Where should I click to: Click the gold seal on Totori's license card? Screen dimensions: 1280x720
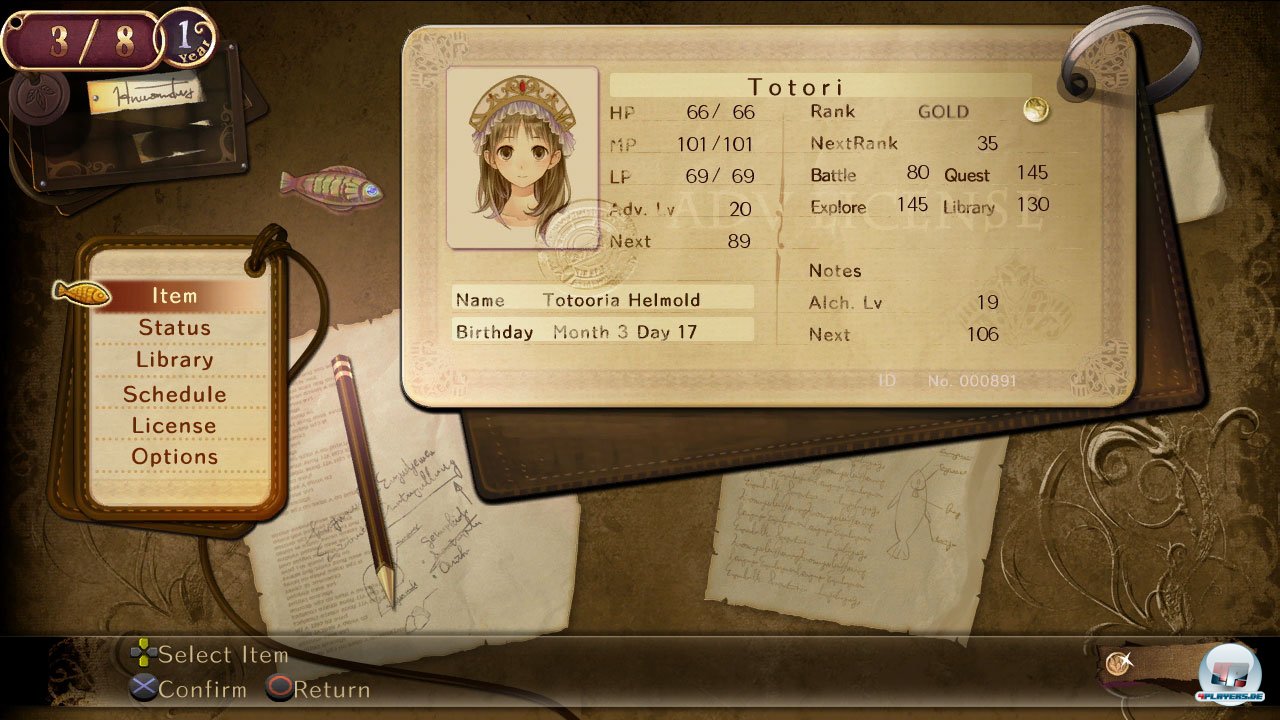[1035, 111]
